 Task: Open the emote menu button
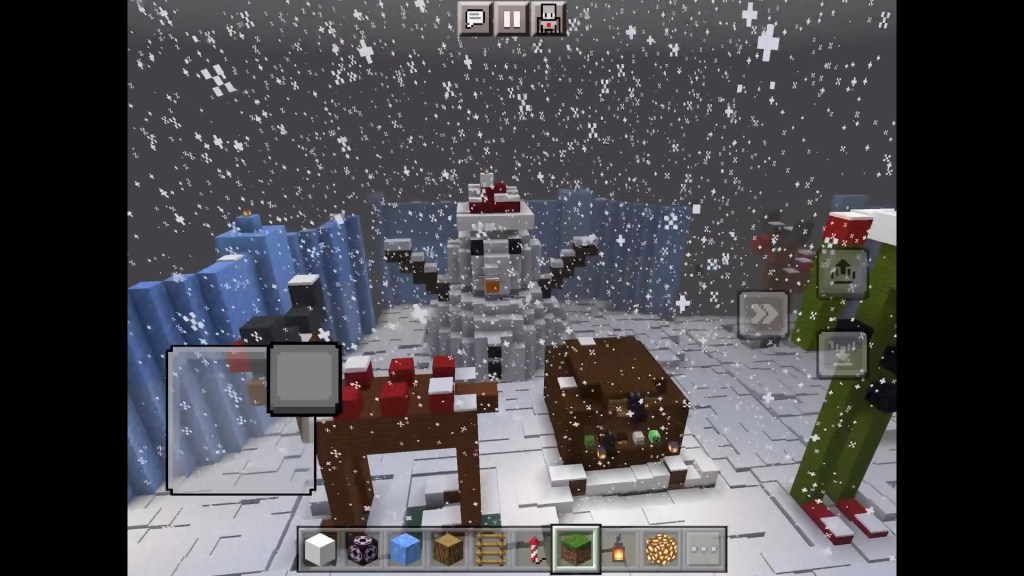549,18
